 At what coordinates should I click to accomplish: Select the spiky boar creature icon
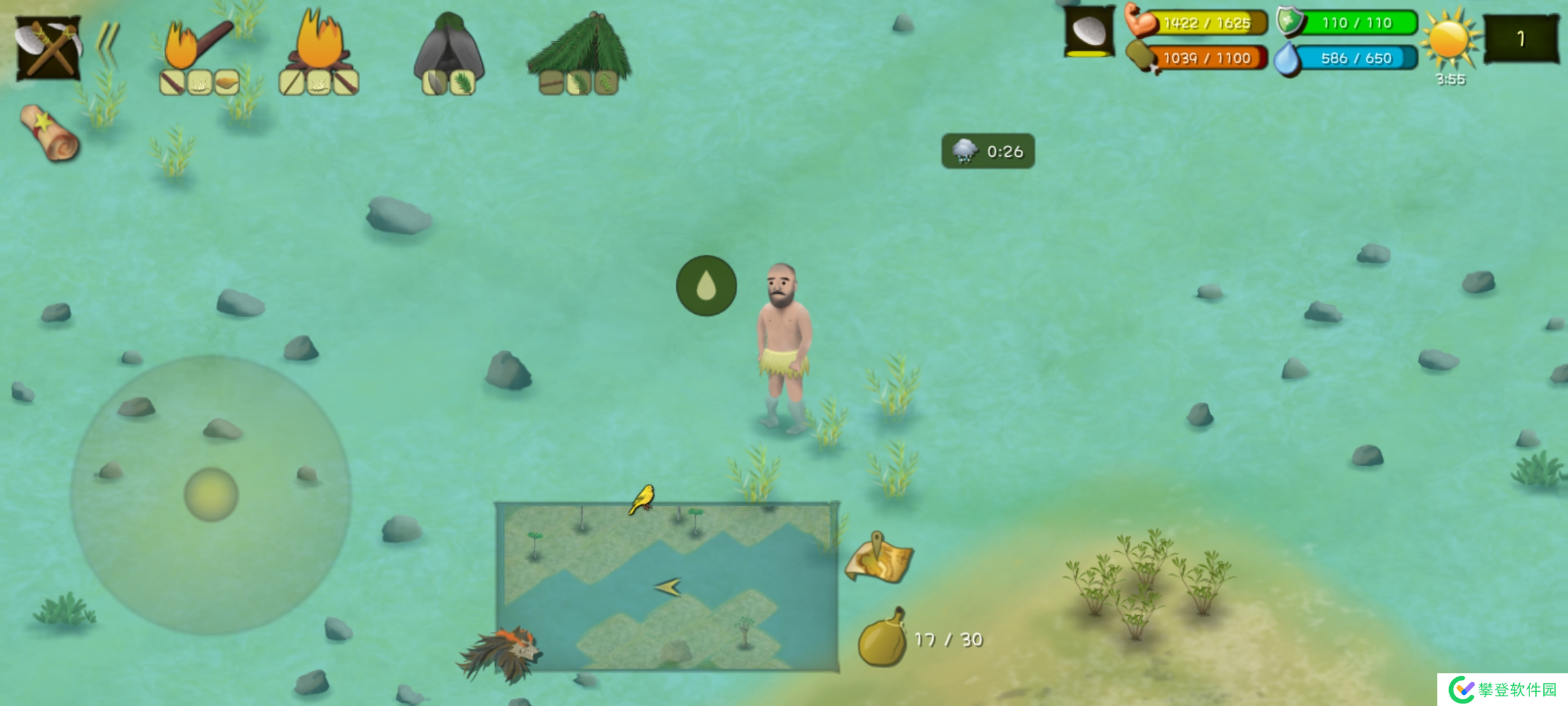point(502,654)
